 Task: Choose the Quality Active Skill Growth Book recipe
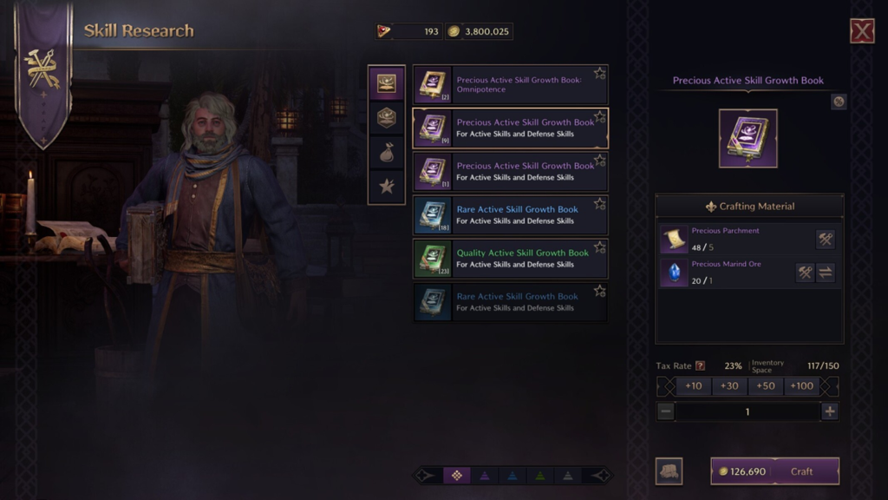(510, 259)
